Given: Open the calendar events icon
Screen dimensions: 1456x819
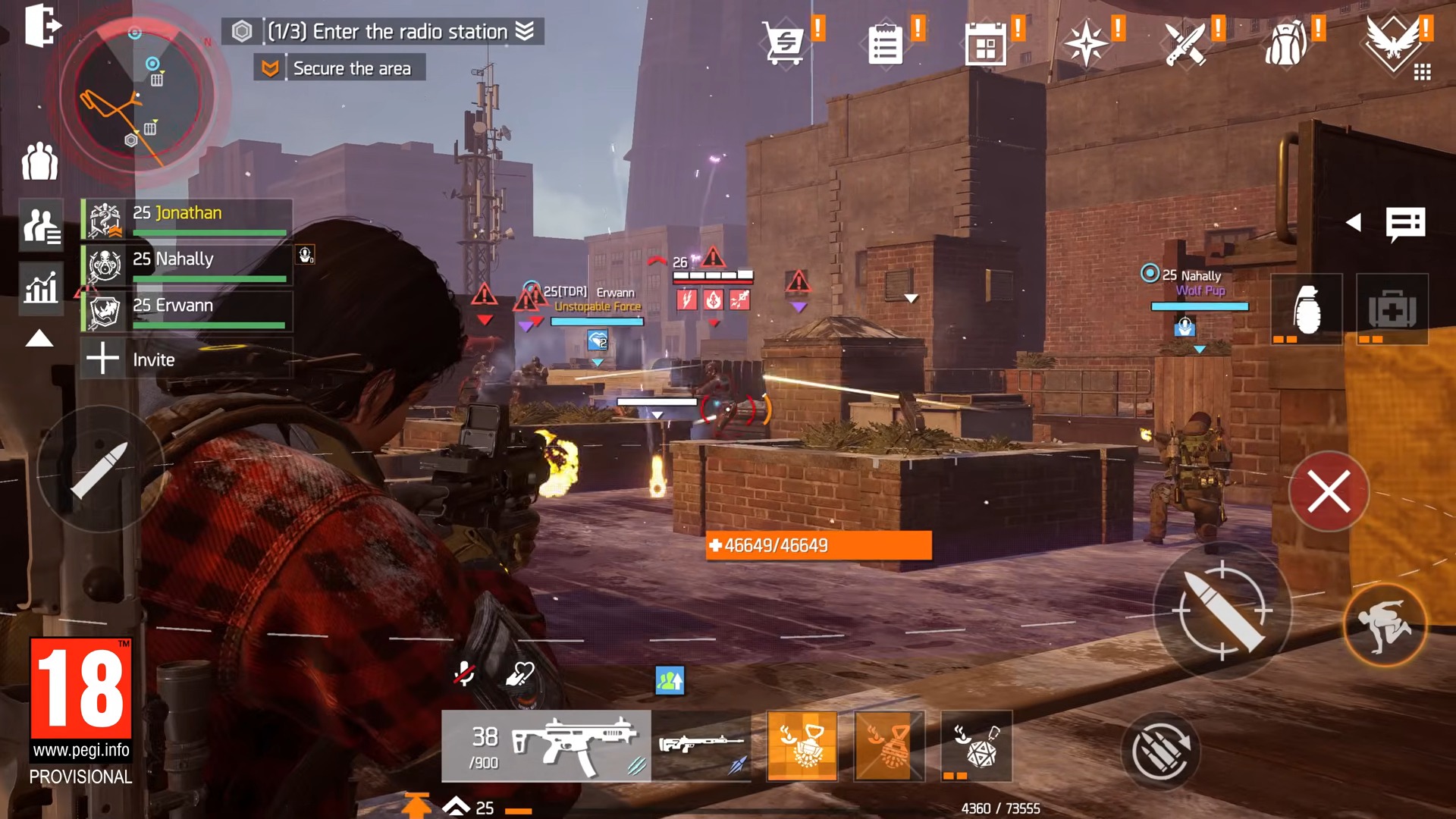Looking at the screenshot, I should [x=985, y=44].
